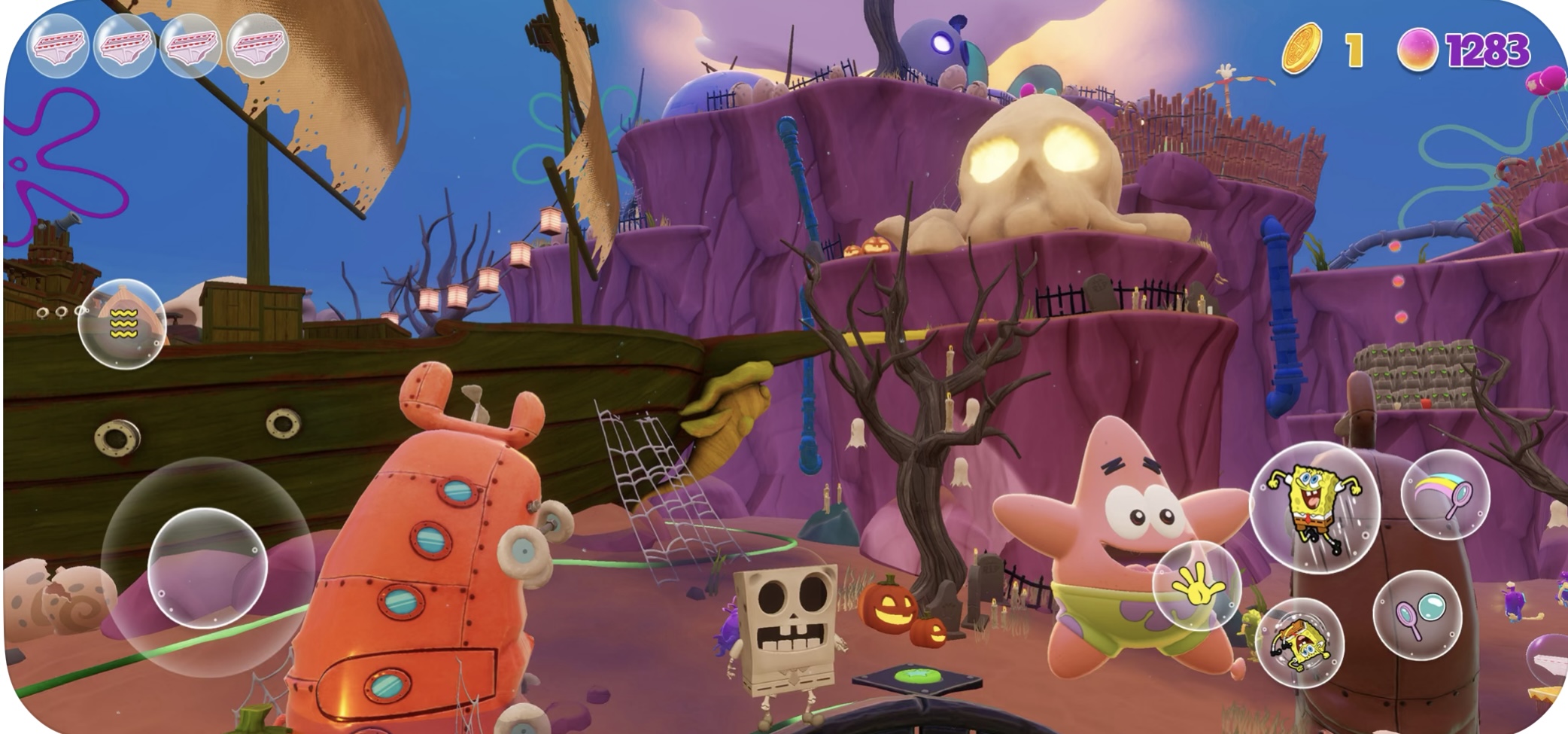The width and height of the screenshot is (1568, 734).
Task: Tap the wavy lines bubble near the ship
Action: 121,324
